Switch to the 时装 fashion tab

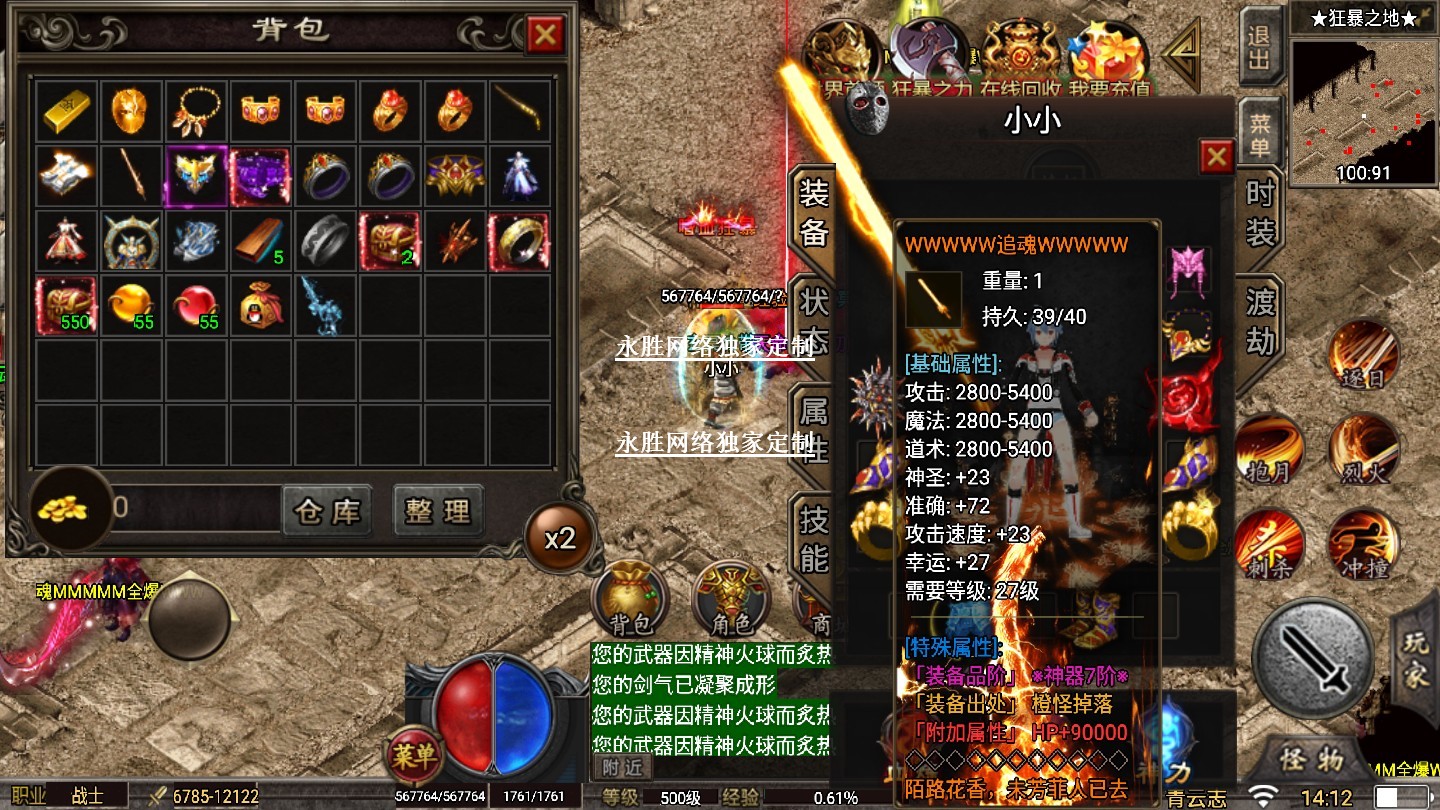1259,213
